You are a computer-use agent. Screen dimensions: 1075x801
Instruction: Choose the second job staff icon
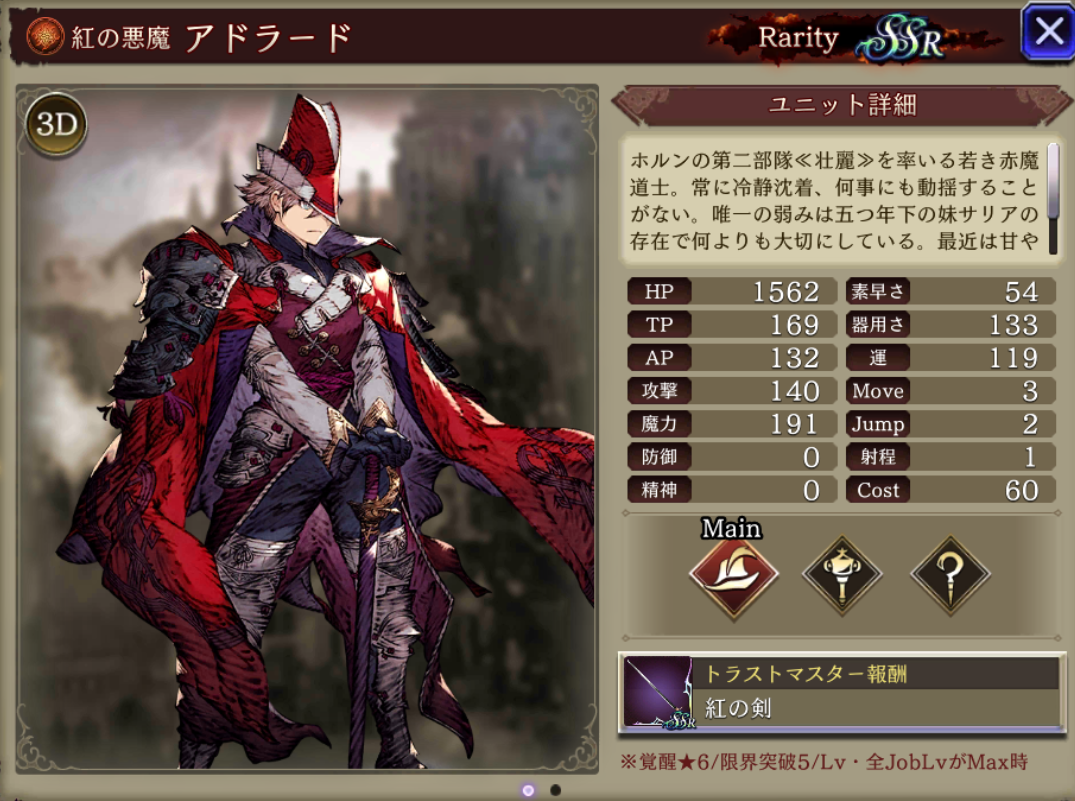842,575
